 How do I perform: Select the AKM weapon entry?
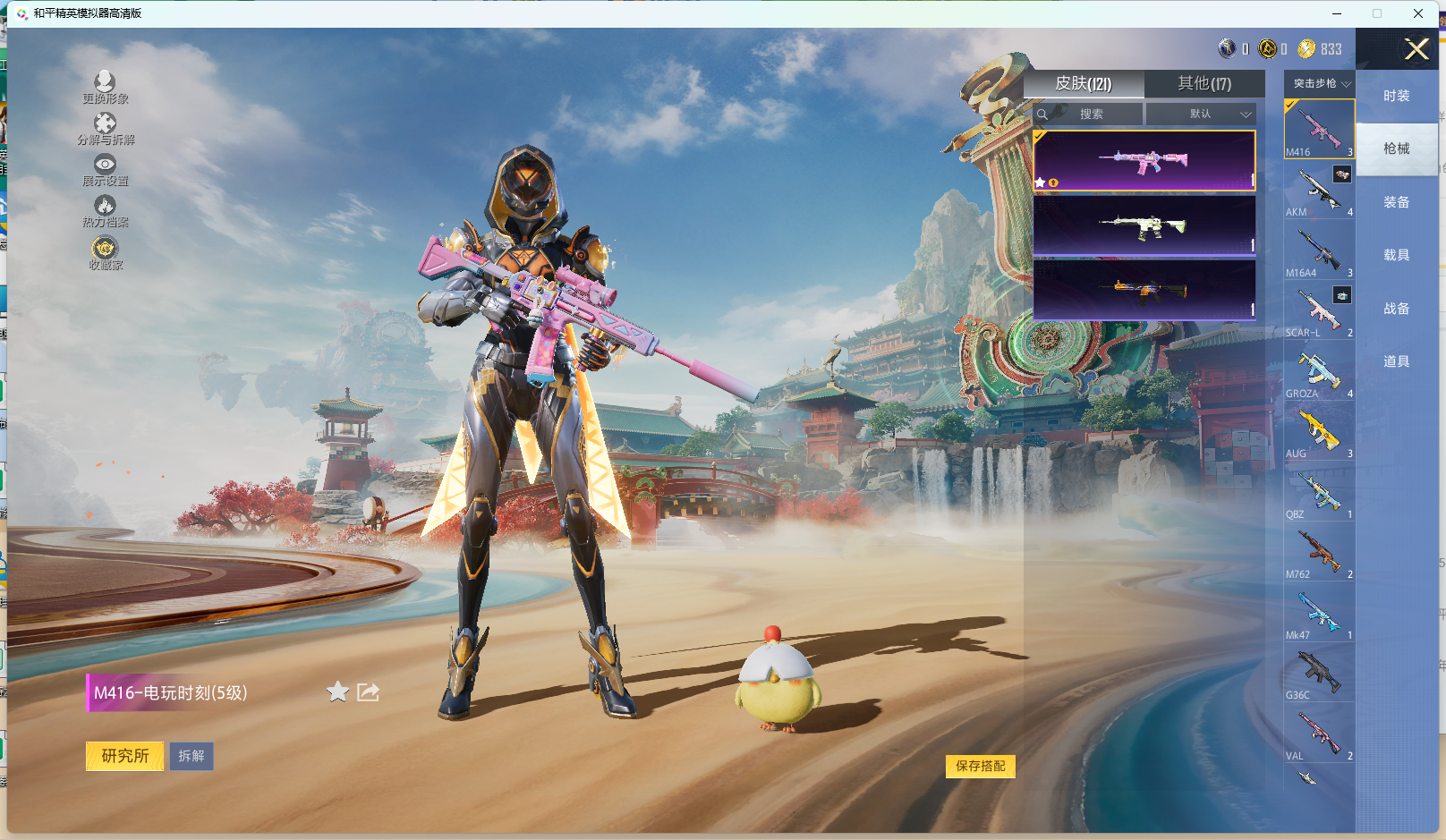(x=1319, y=191)
